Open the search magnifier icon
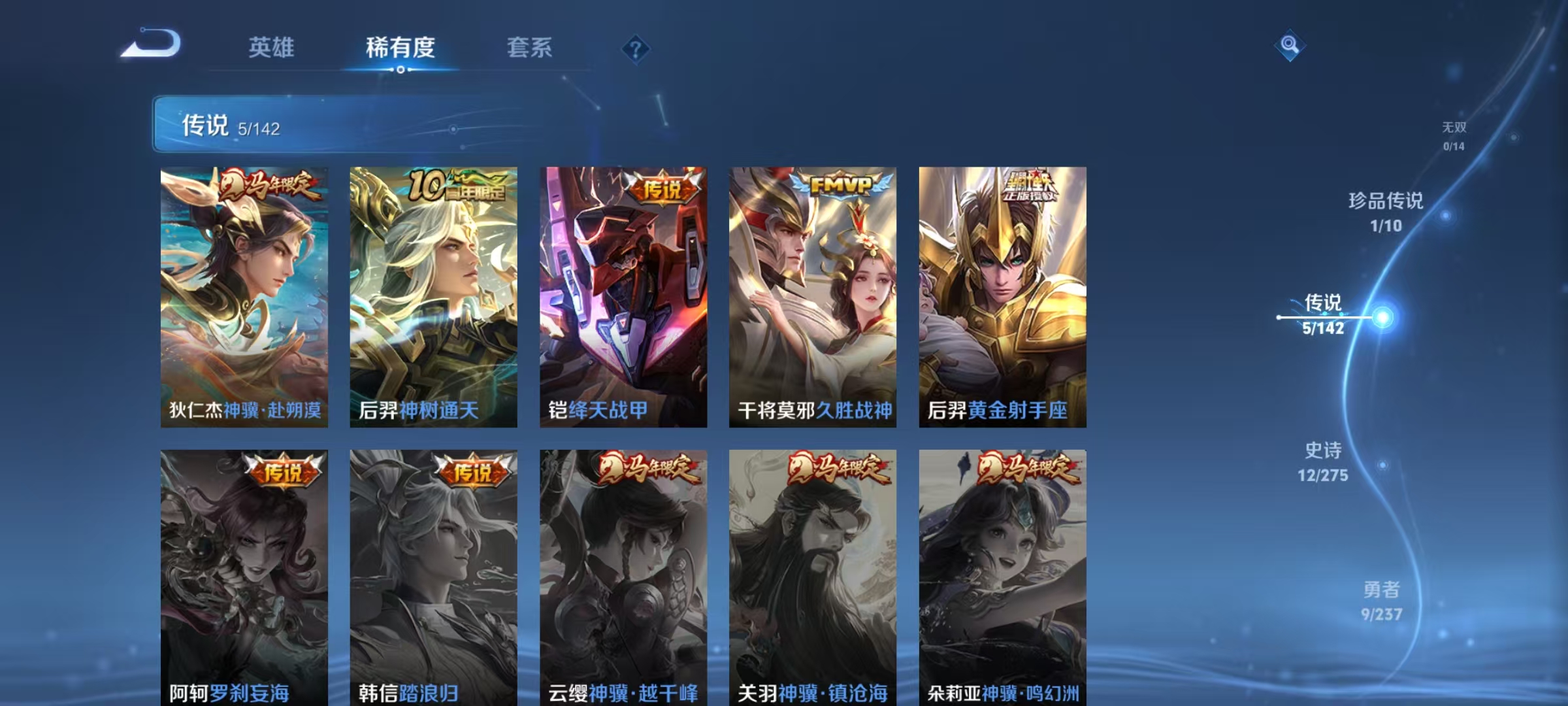The image size is (1568, 706). (x=1290, y=46)
